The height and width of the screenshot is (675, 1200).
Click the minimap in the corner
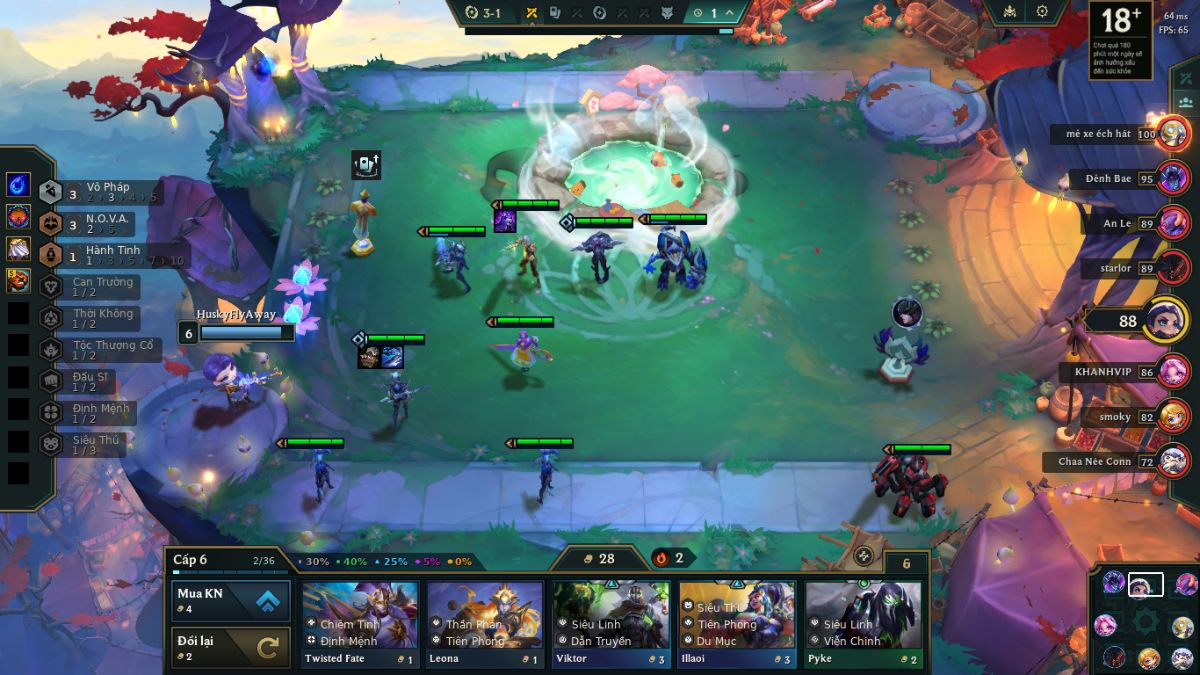click(1146, 622)
